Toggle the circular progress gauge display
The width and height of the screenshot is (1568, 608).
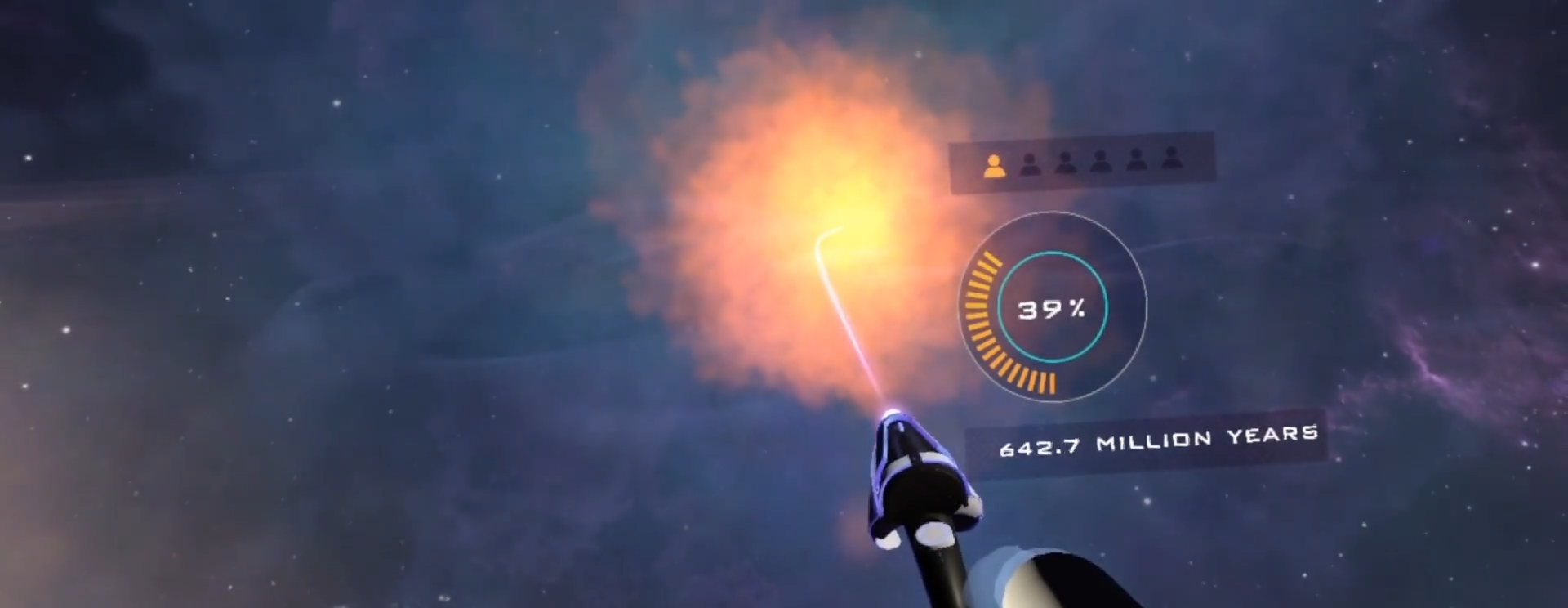click(x=1052, y=306)
